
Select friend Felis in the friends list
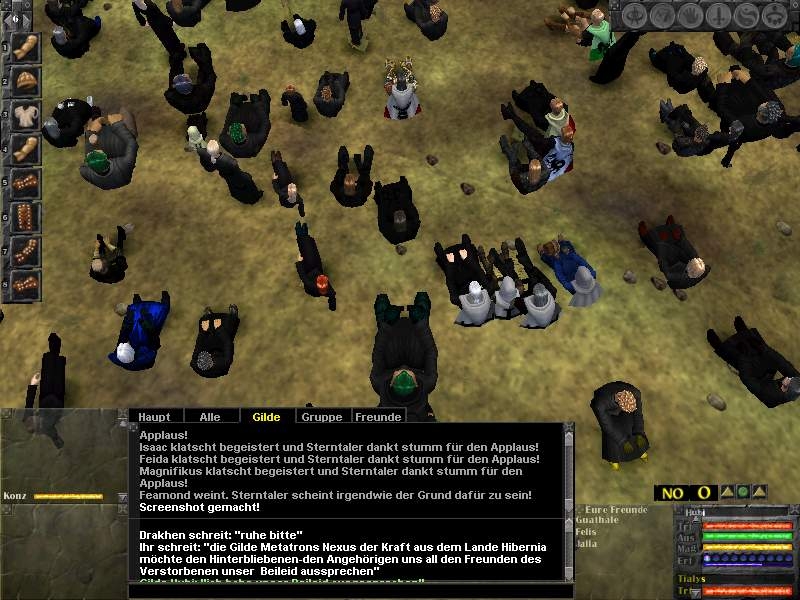pyautogui.click(x=589, y=534)
